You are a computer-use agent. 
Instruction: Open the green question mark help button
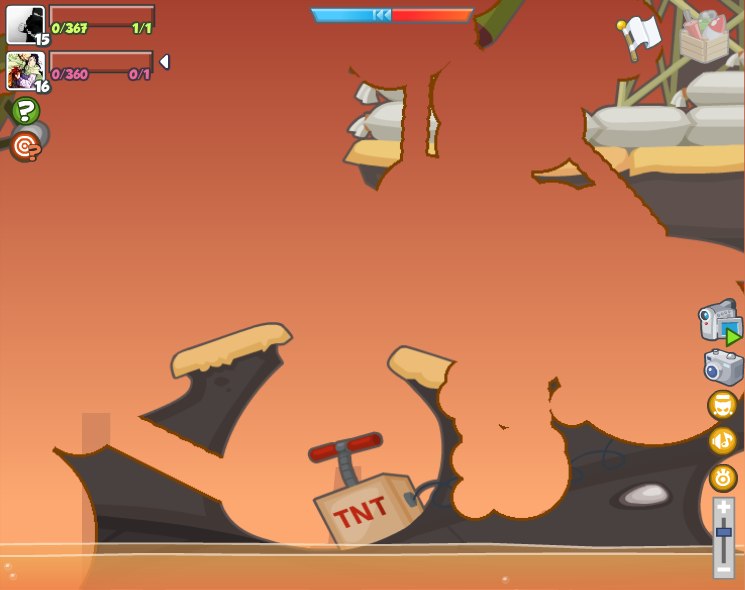26,111
